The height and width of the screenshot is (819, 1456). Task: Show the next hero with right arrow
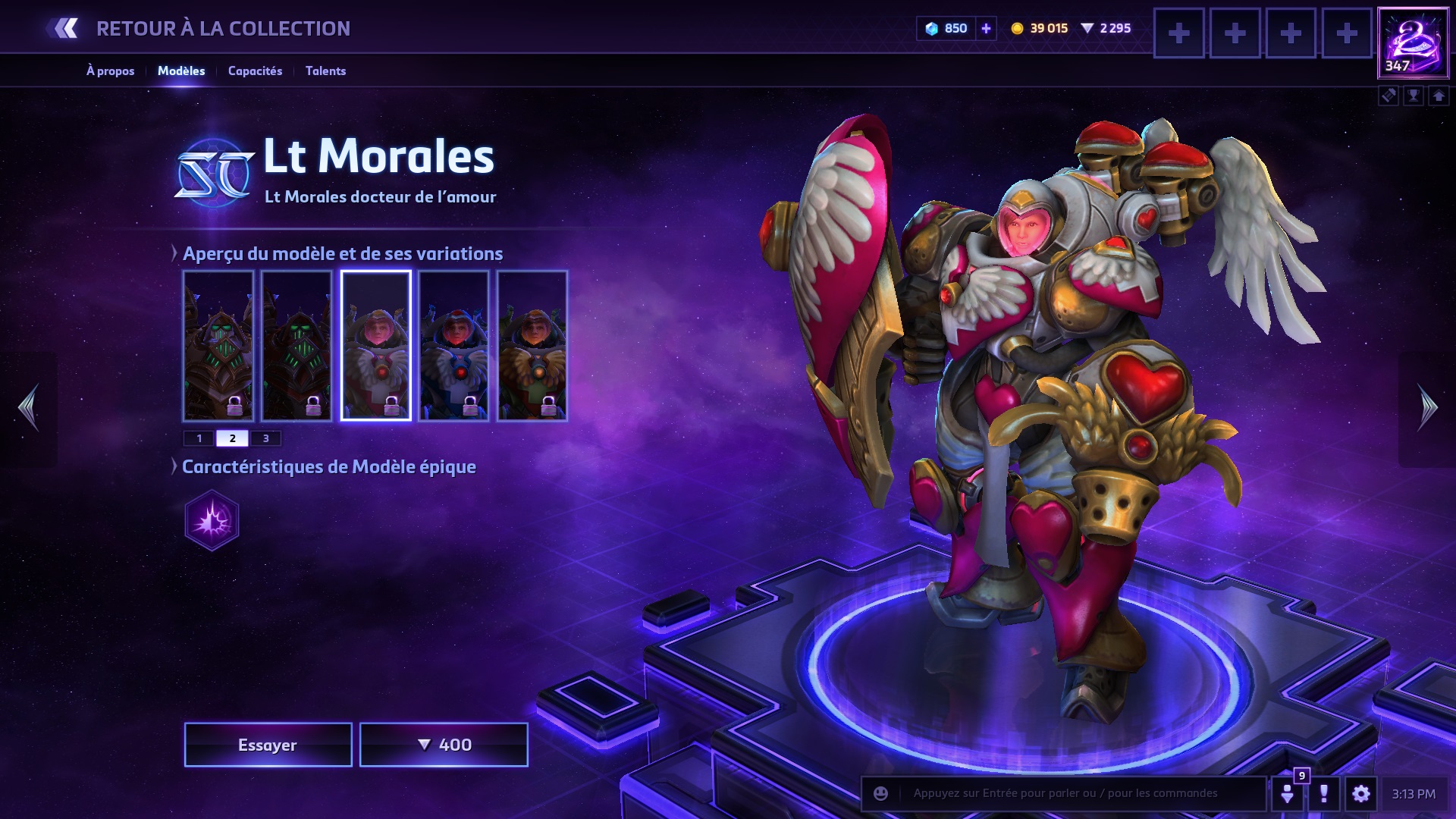pyautogui.click(x=1427, y=408)
